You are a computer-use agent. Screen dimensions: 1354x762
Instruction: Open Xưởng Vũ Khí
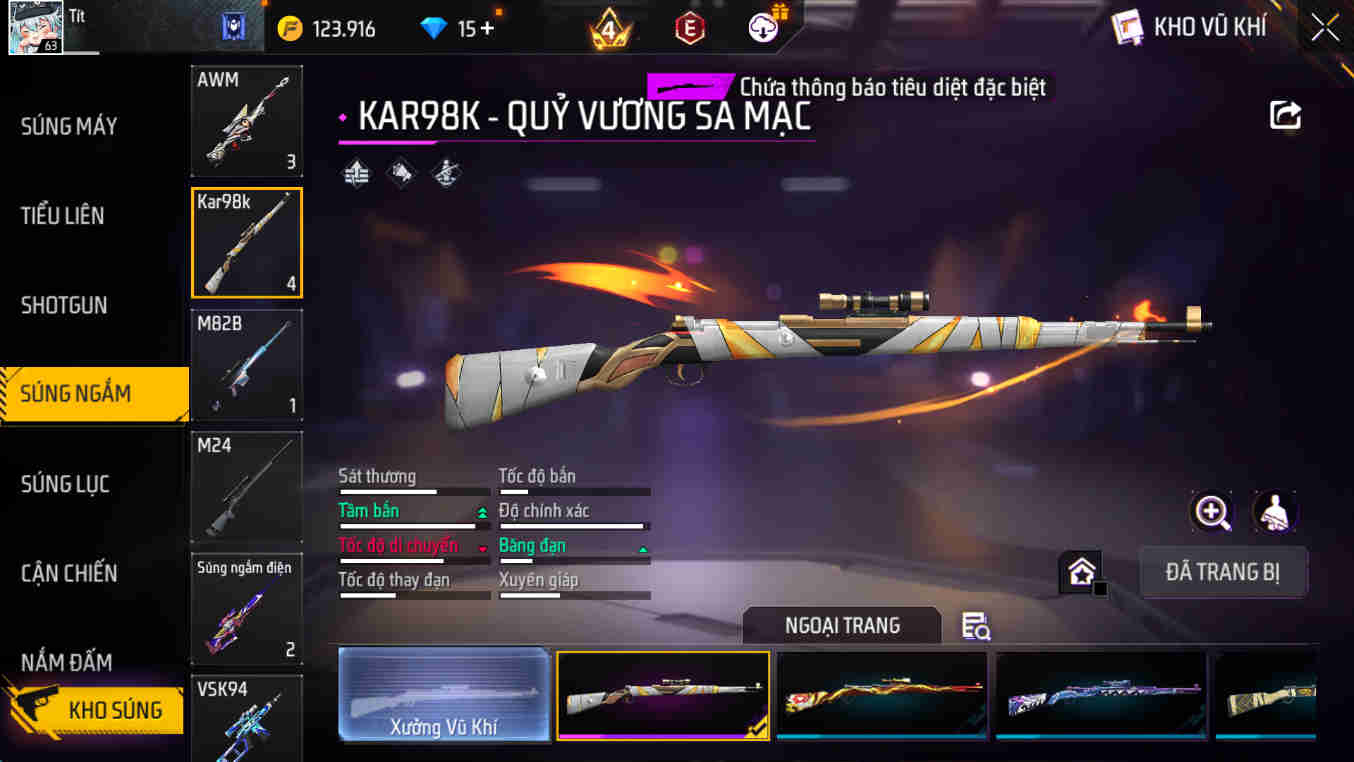point(444,695)
